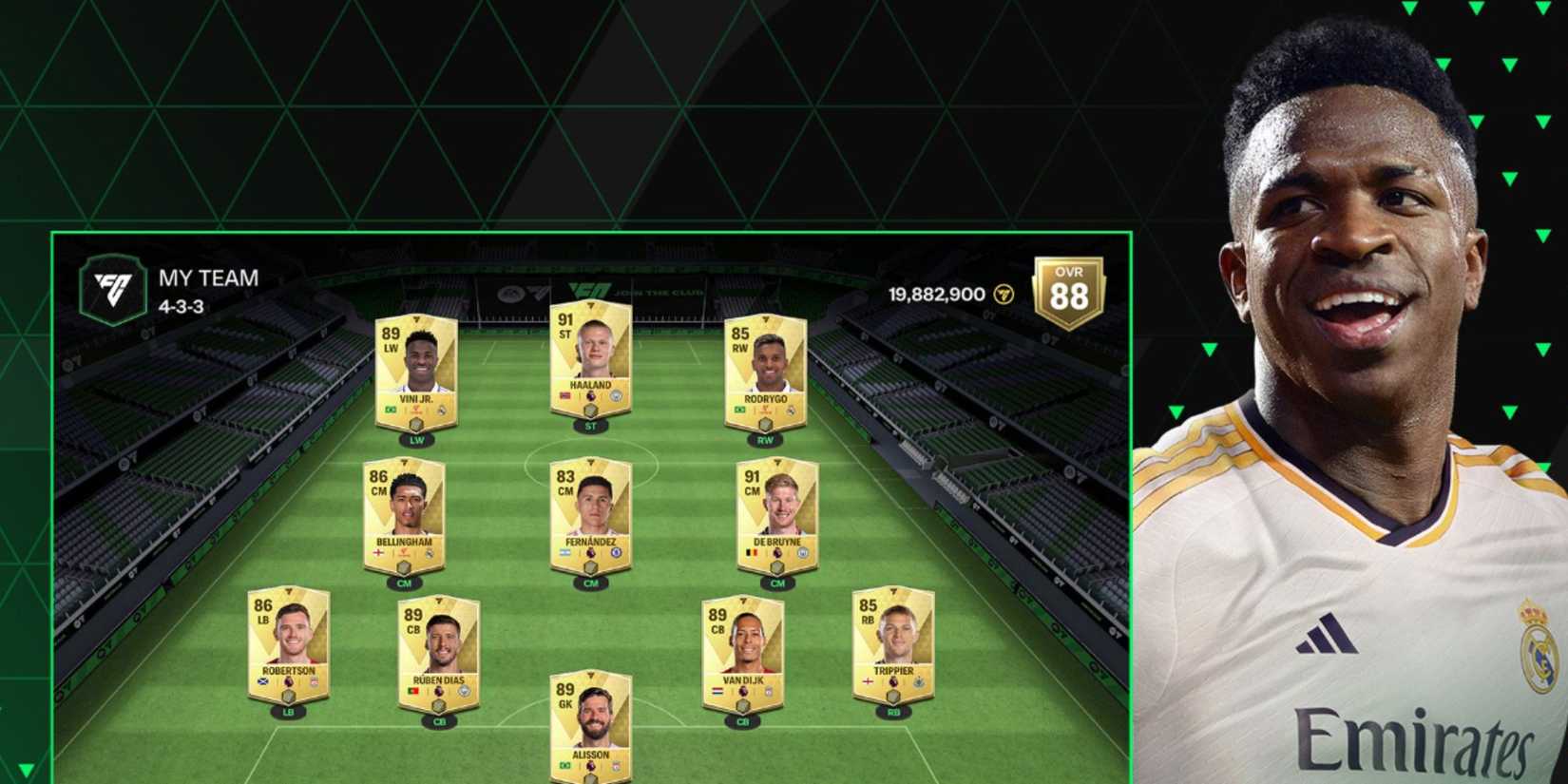Click the 19,882,900 coin balance
Image resolution: width=1568 pixels, height=784 pixels.
coord(934,294)
